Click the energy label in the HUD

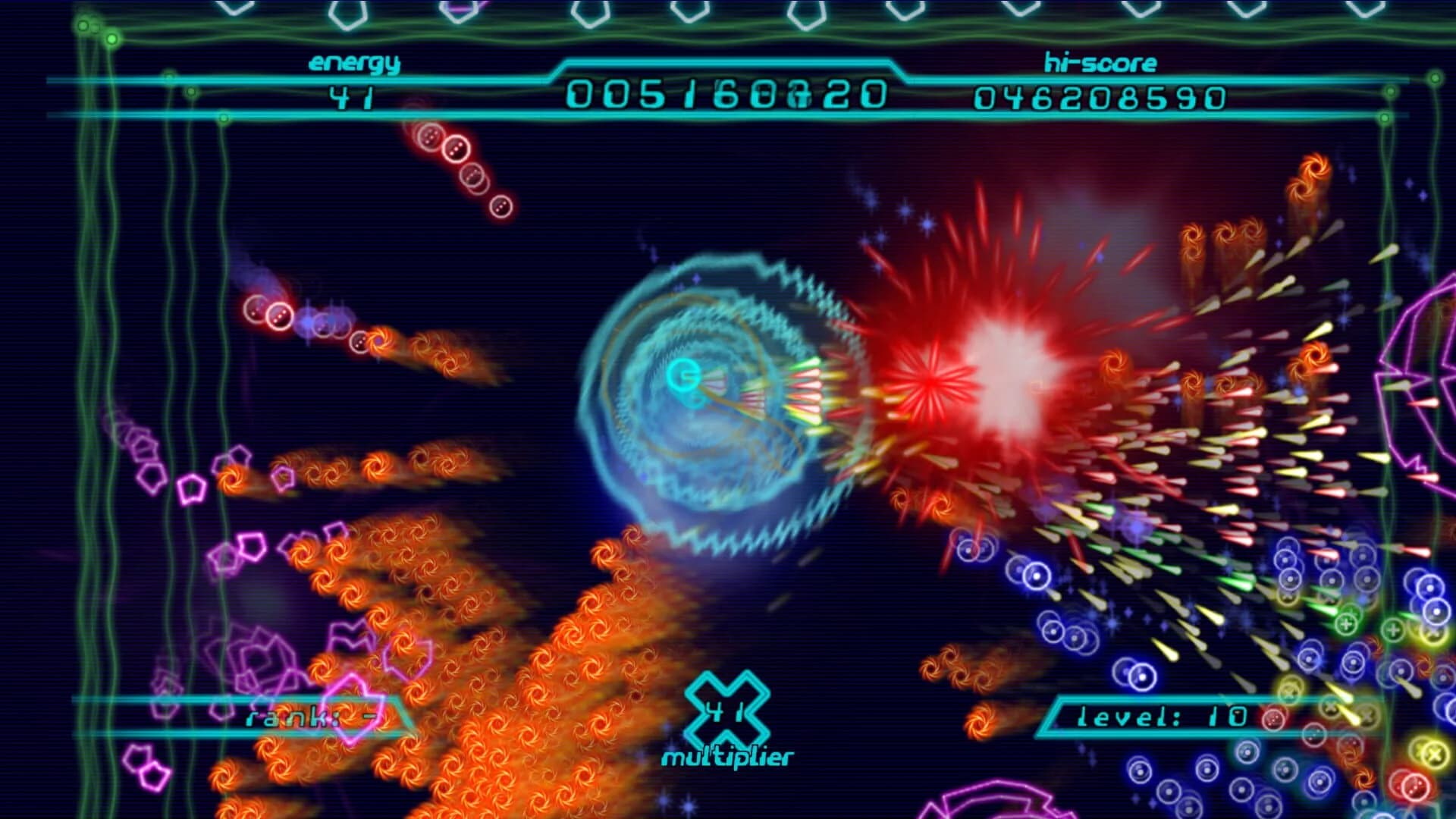(x=353, y=64)
